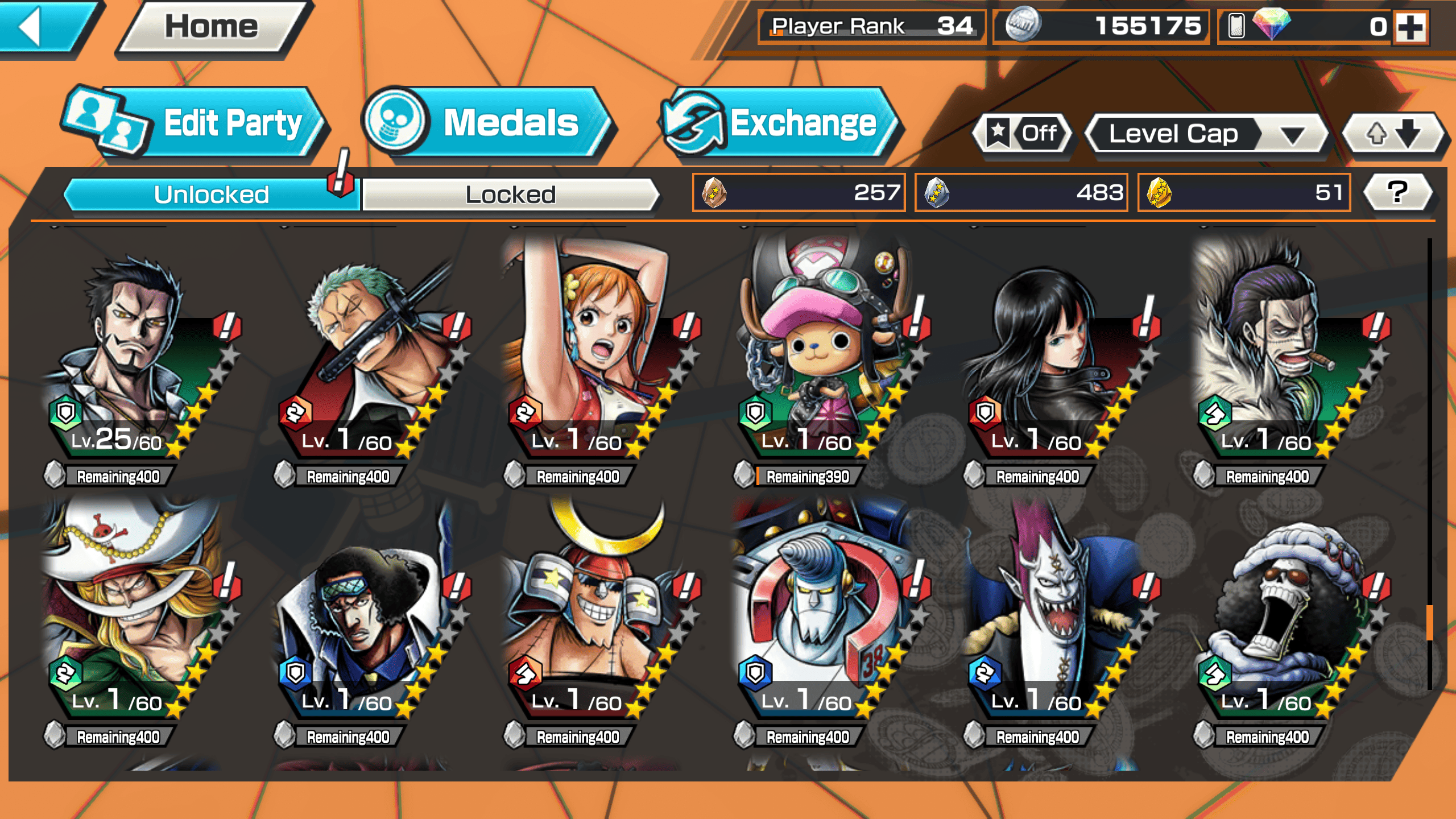Show help with the question mark button
1456x819 pixels.
(1397, 192)
